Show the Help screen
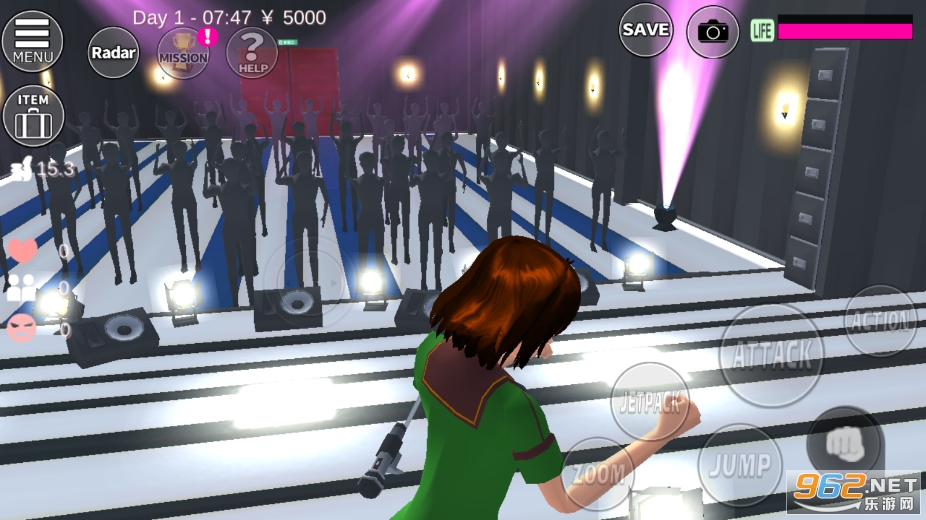The image size is (926, 520). pyautogui.click(x=251, y=52)
